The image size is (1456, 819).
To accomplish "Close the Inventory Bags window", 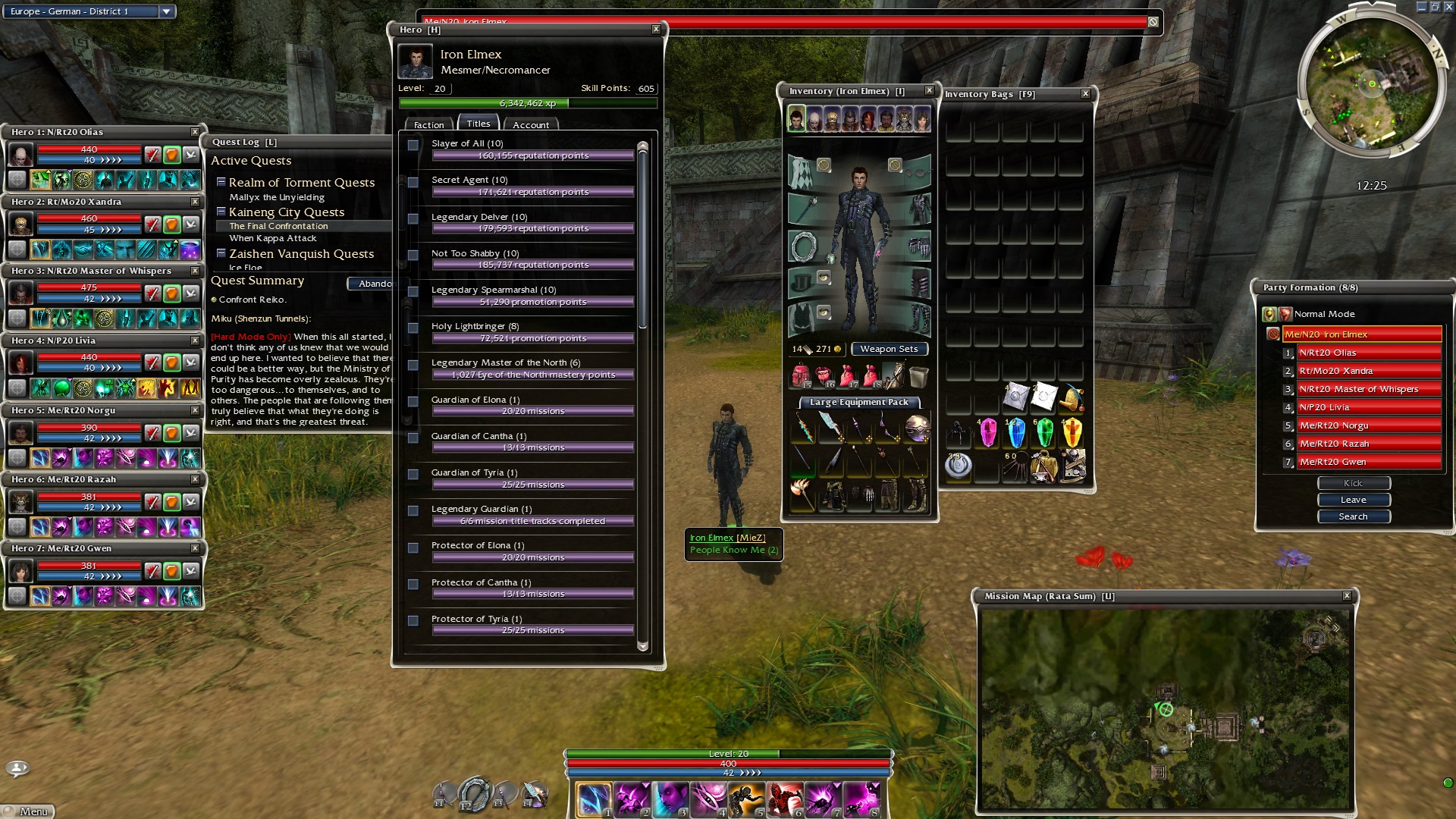I will pyautogui.click(x=1085, y=94).
